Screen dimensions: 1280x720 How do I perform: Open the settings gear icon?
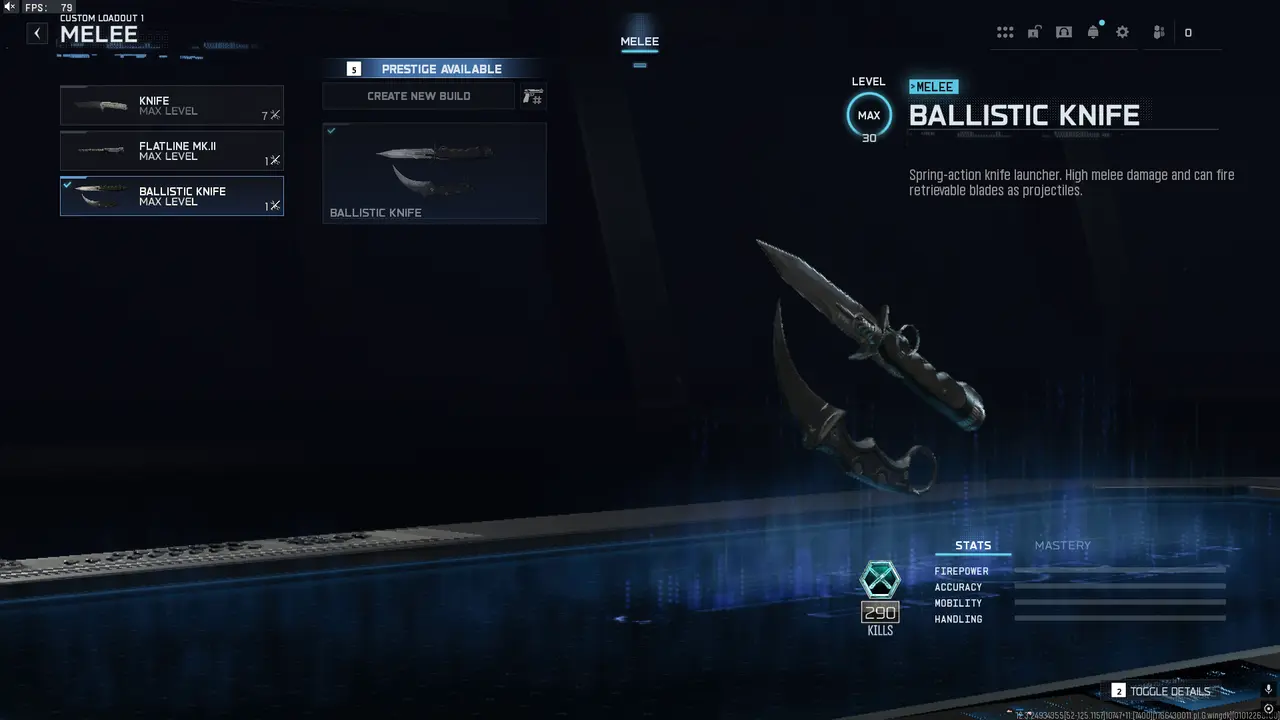tap(1122, 31)
